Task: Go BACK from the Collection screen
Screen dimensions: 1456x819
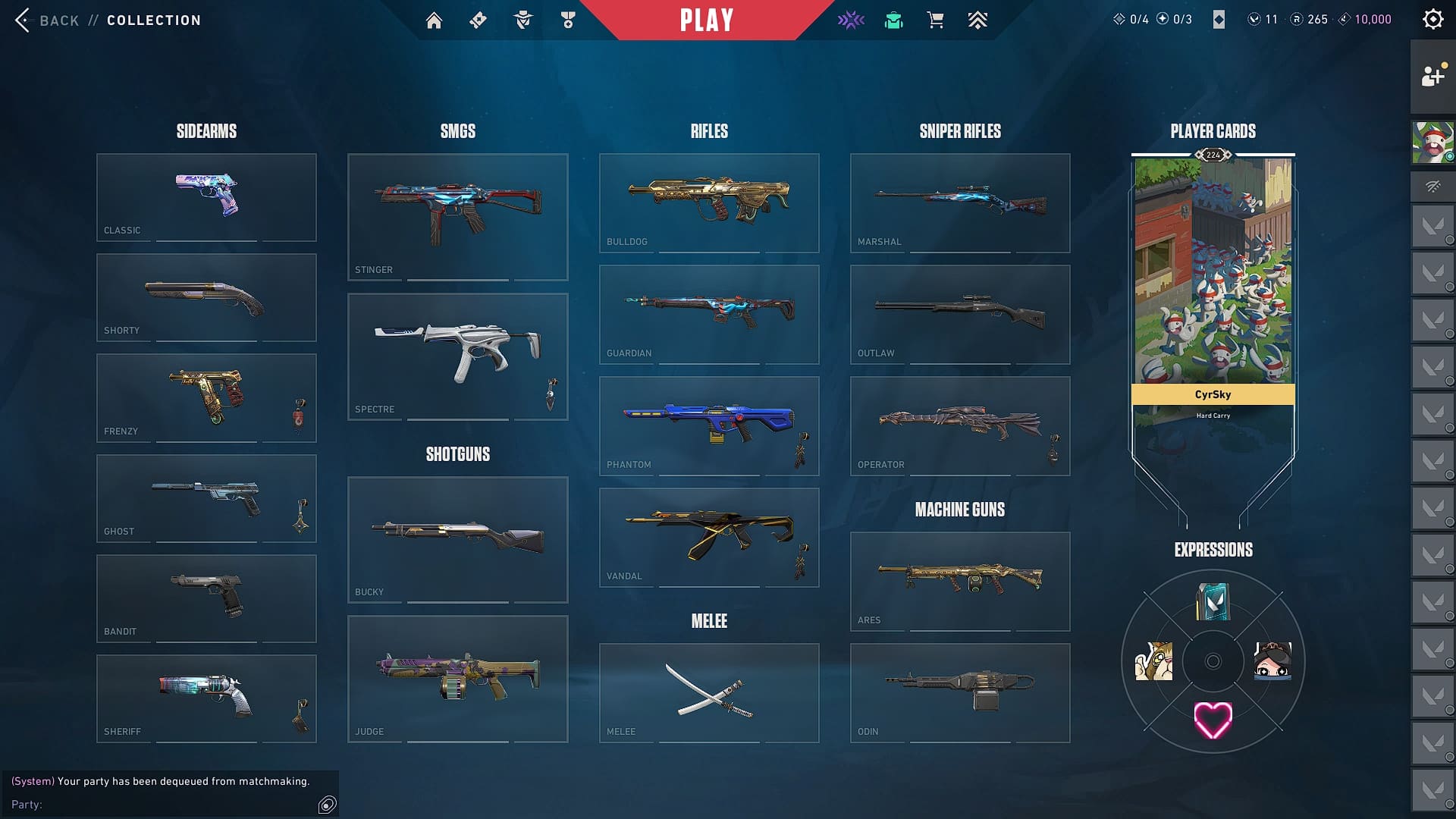Action: 45,20
